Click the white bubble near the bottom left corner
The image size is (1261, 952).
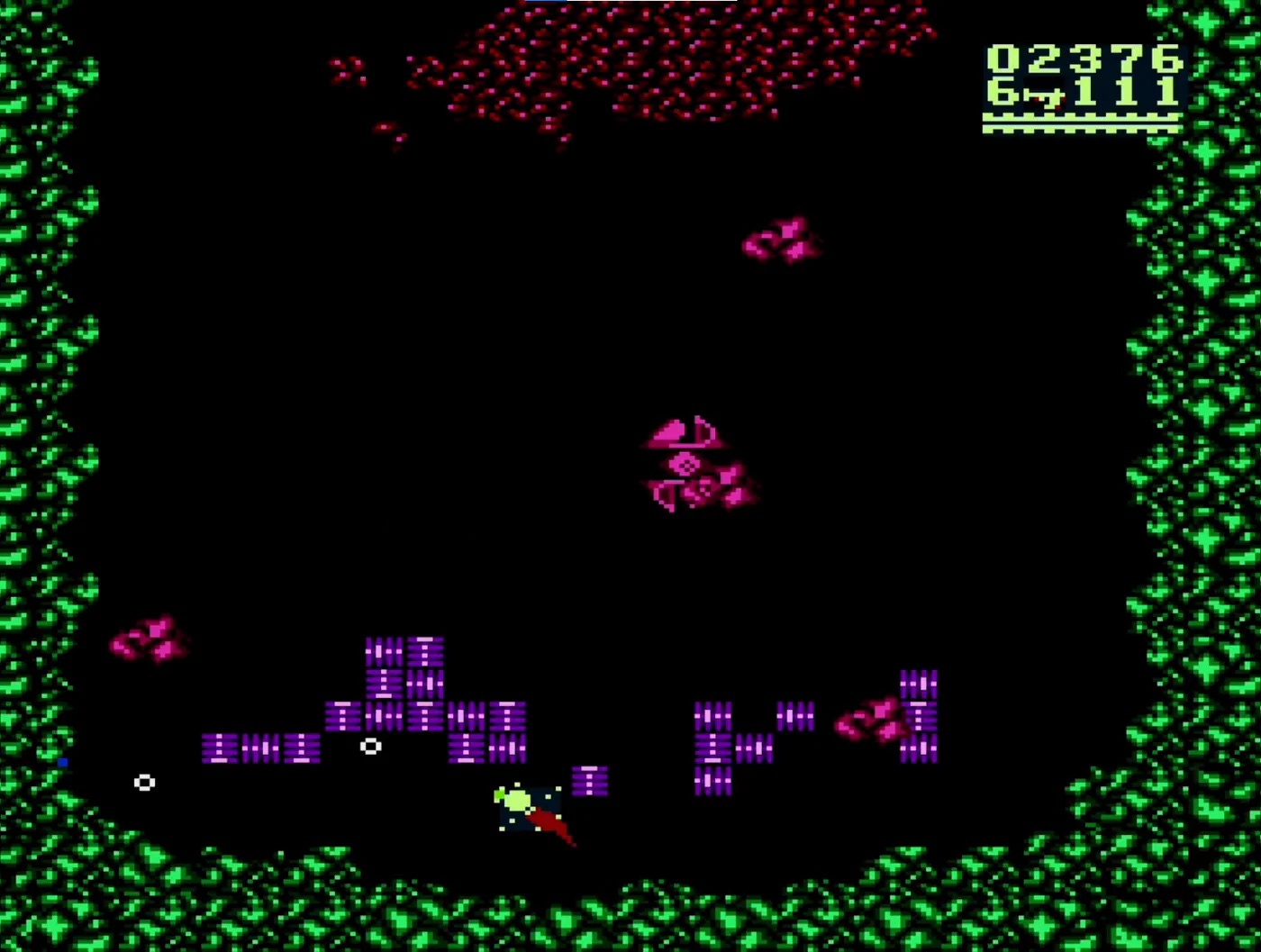(x=143, y=784)
